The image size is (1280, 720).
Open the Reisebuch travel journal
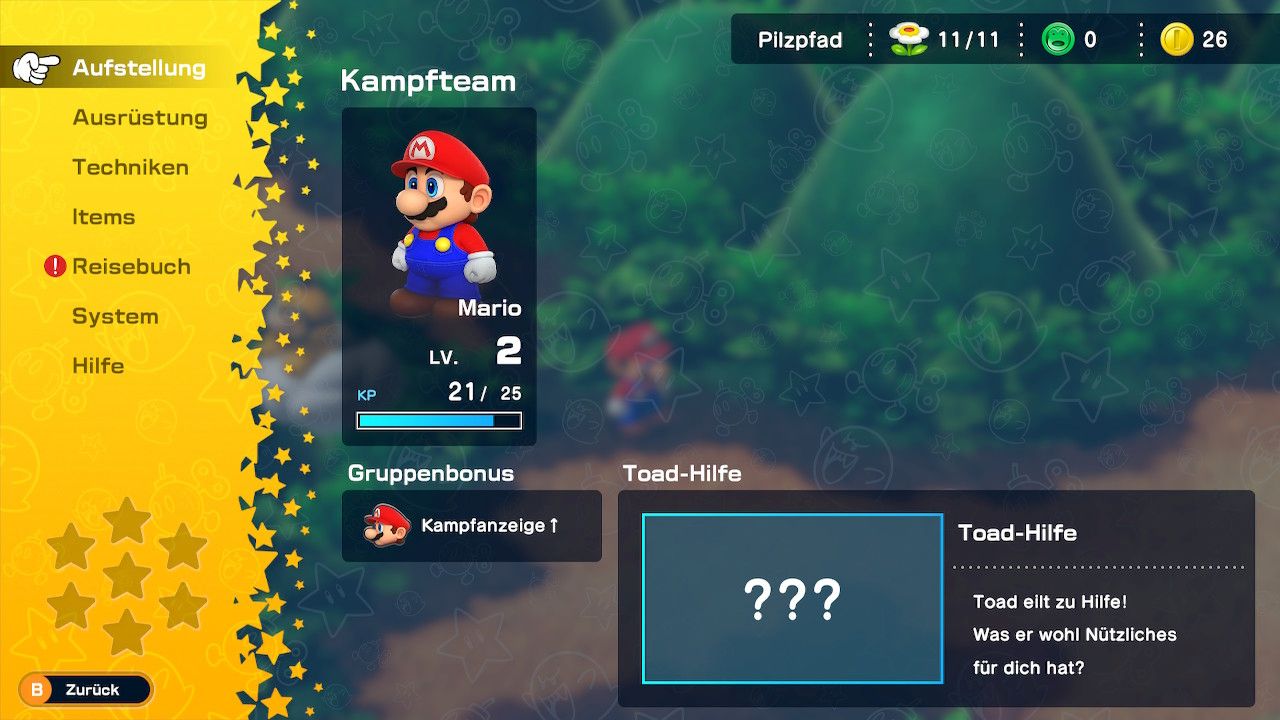[x=131, y=266]
